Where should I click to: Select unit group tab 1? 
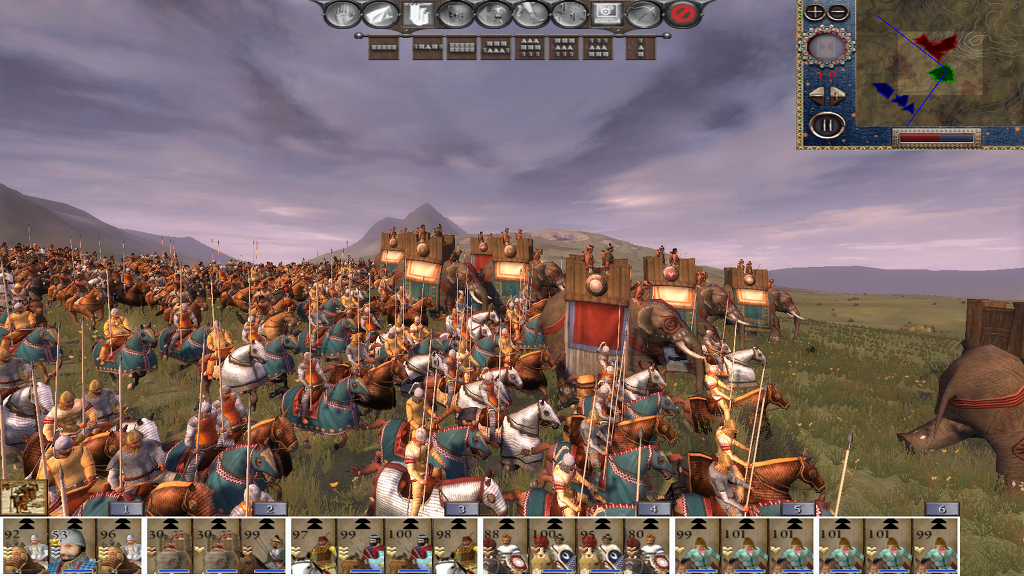pos(125,508)
